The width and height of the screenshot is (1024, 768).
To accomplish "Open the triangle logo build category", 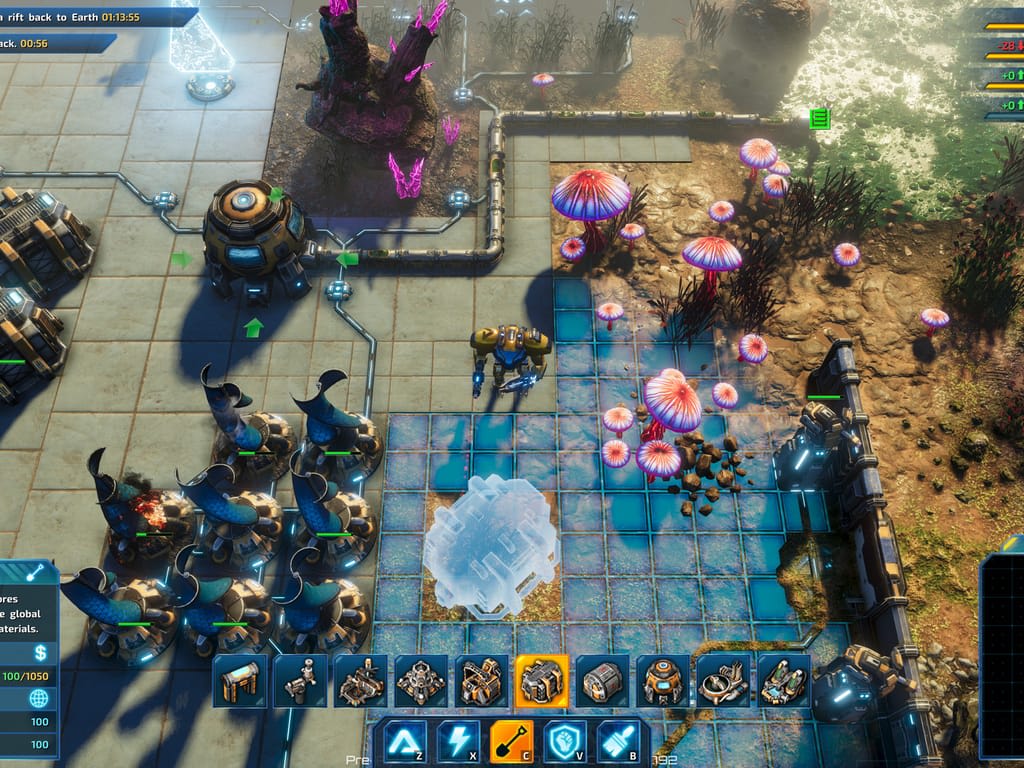I will point(405,742).
